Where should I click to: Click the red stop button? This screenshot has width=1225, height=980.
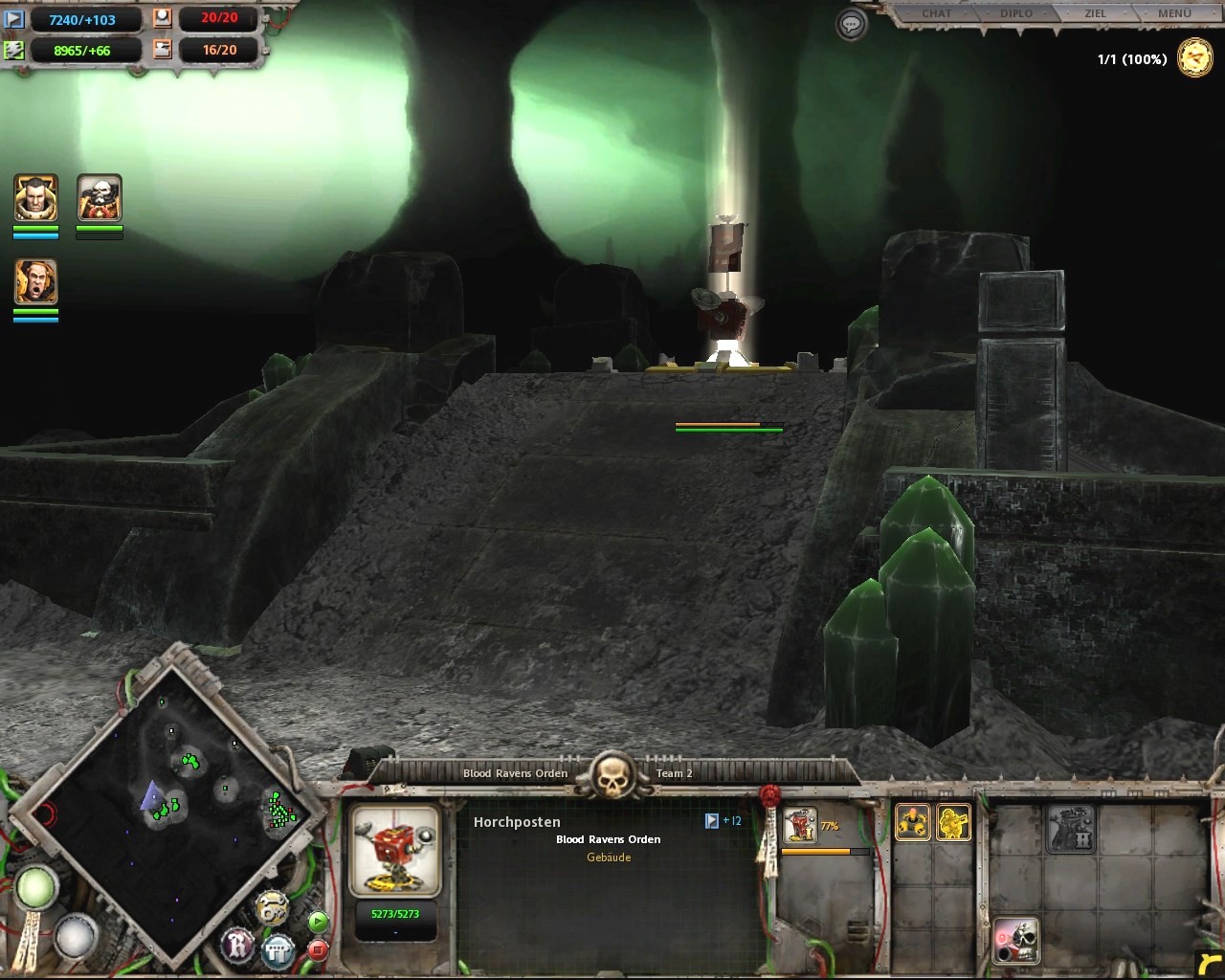pos(318,949)
